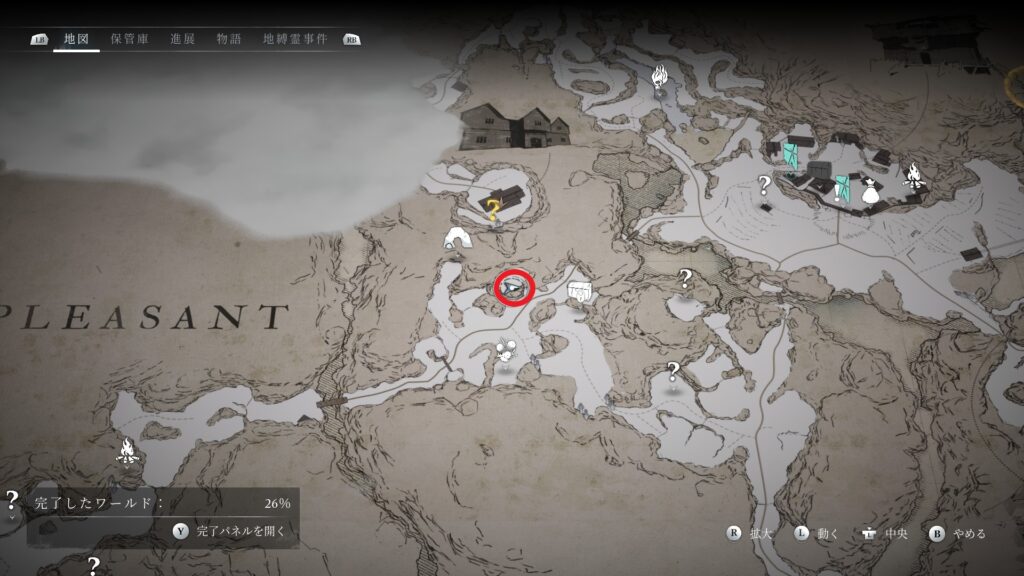Select the player arrow marker circled in red
Viewport: 1024px width, 576px height.
point(514,288)
